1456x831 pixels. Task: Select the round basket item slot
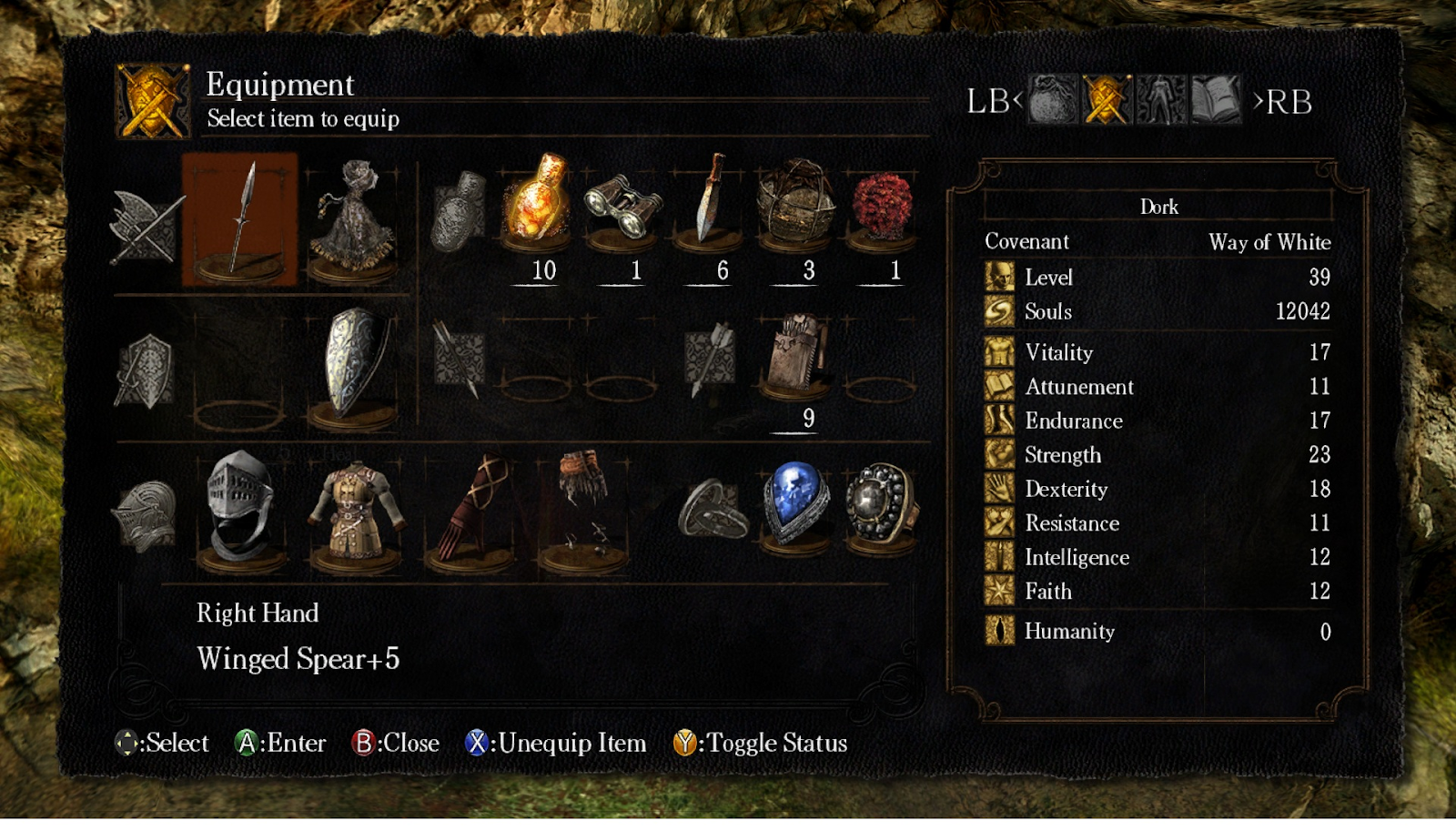(x=795, y=204)
